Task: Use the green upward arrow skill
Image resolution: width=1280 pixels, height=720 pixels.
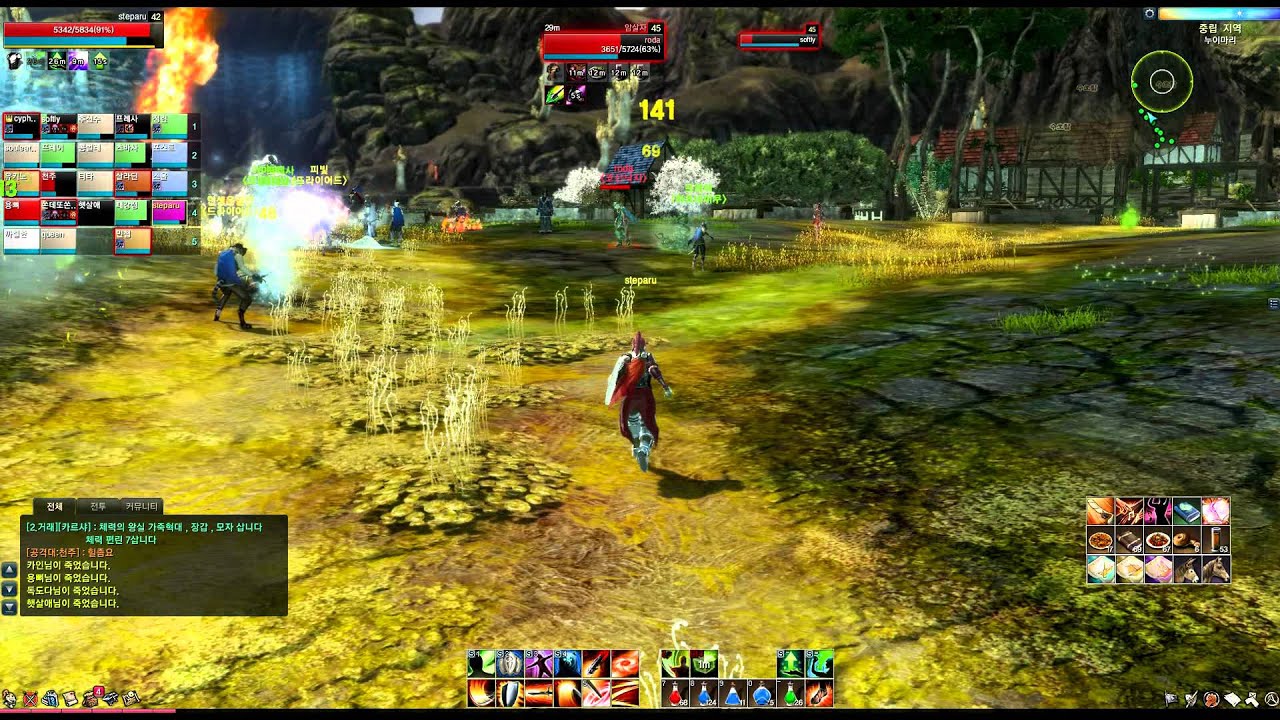Action: pyautogui.click(x=791, y=663)
